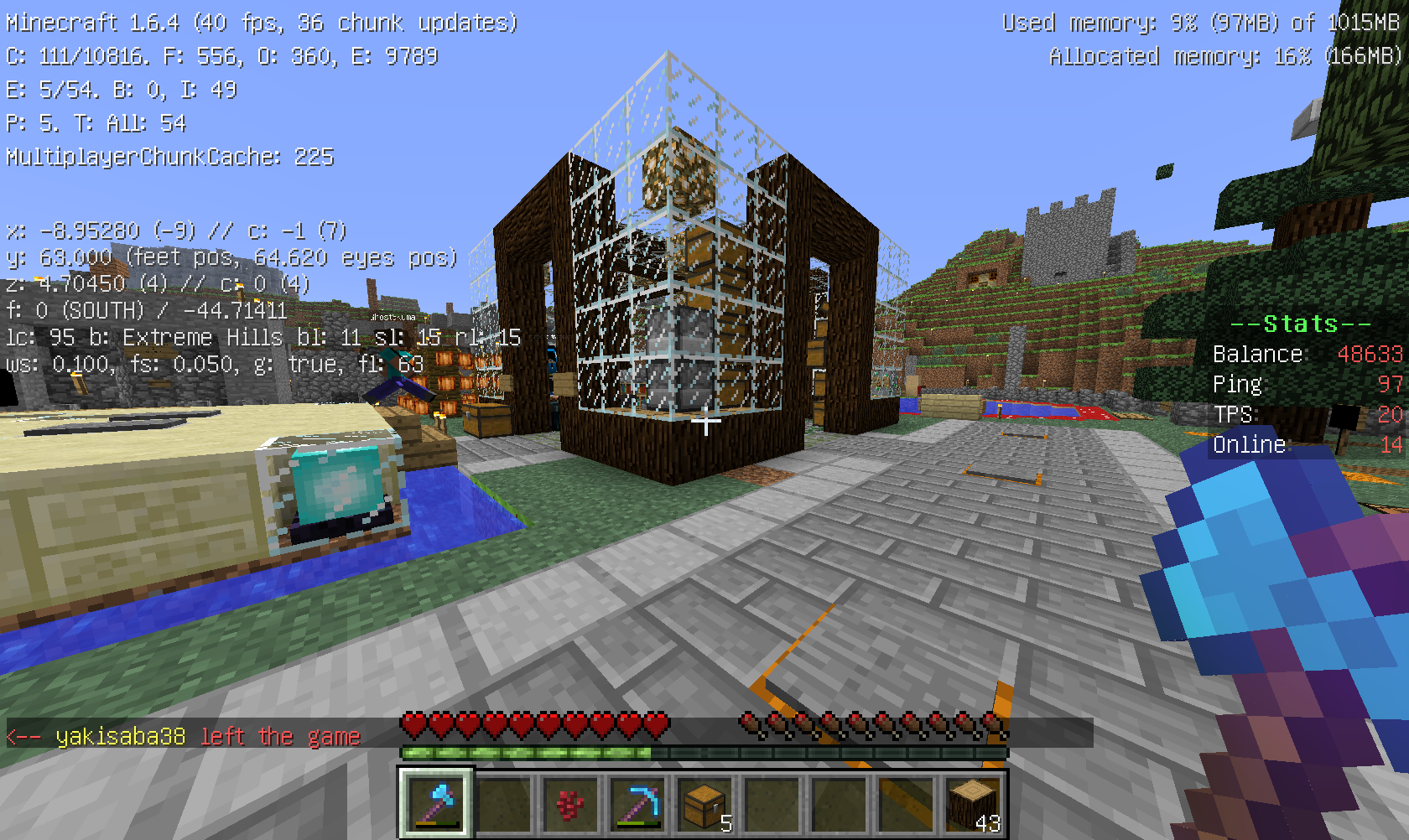Pick the wood log stack slot
1409x840 pixels.
pos(973,805)
